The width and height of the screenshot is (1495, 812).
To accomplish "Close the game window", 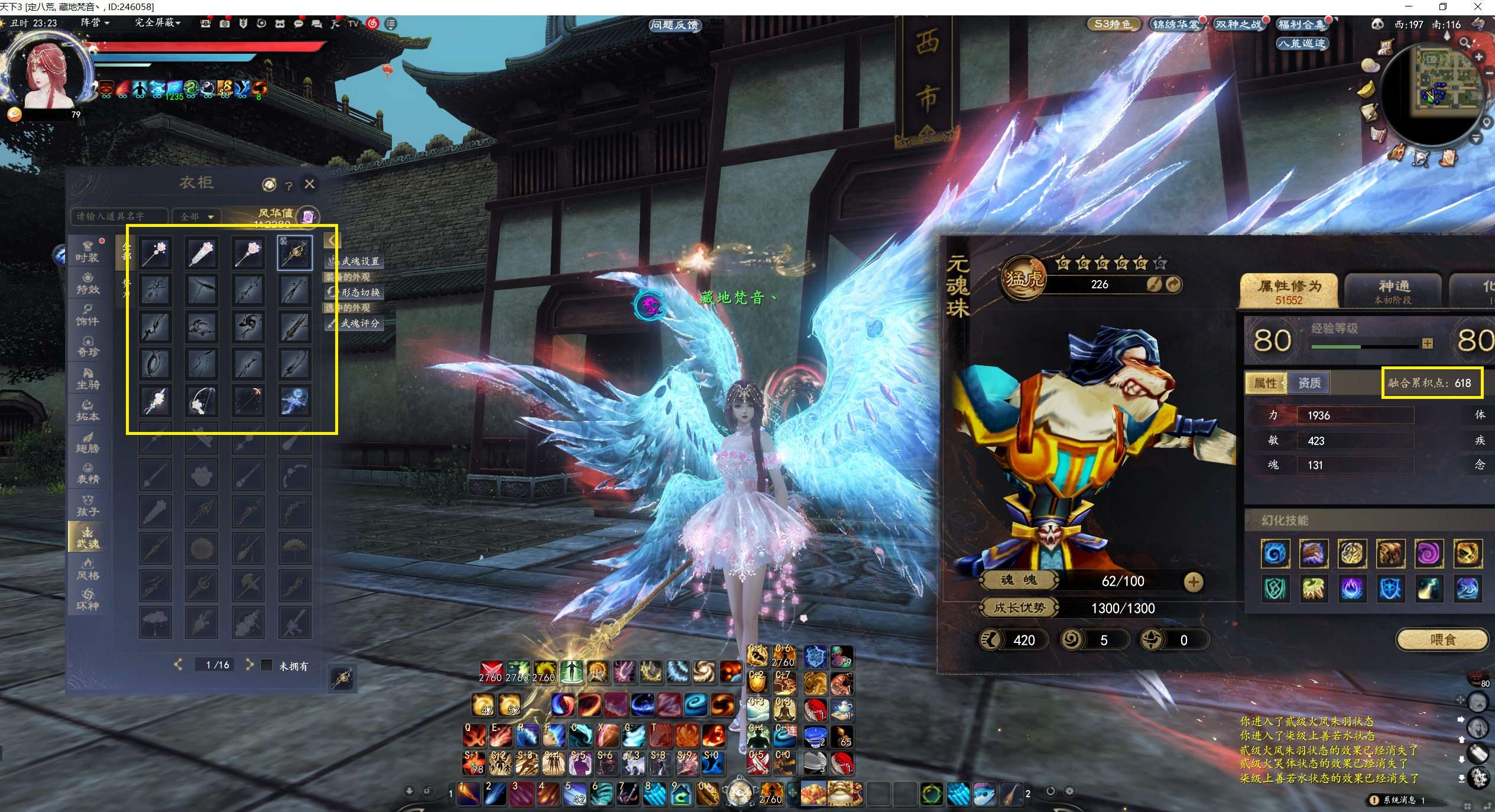I will (x=1478, y=7).
